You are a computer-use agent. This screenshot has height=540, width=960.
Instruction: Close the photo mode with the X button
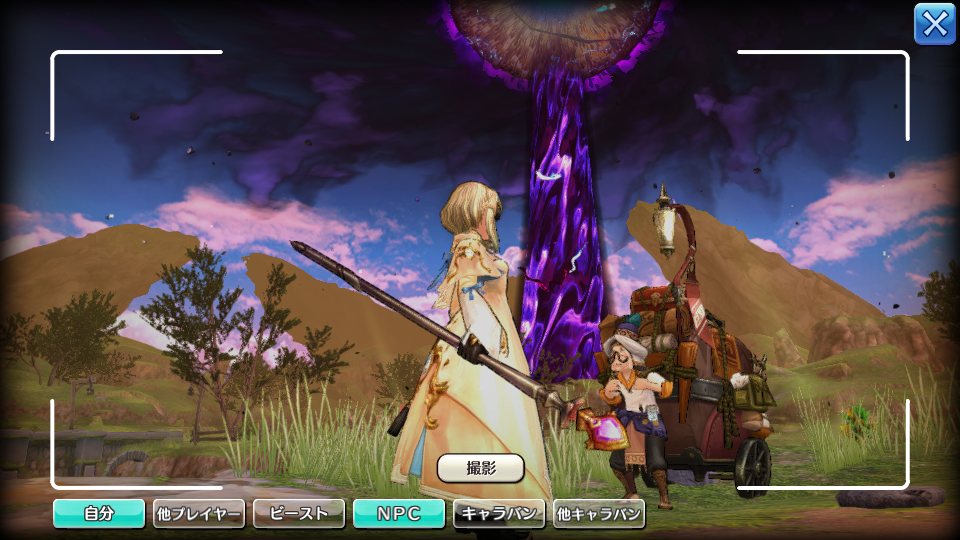point(934,24)
